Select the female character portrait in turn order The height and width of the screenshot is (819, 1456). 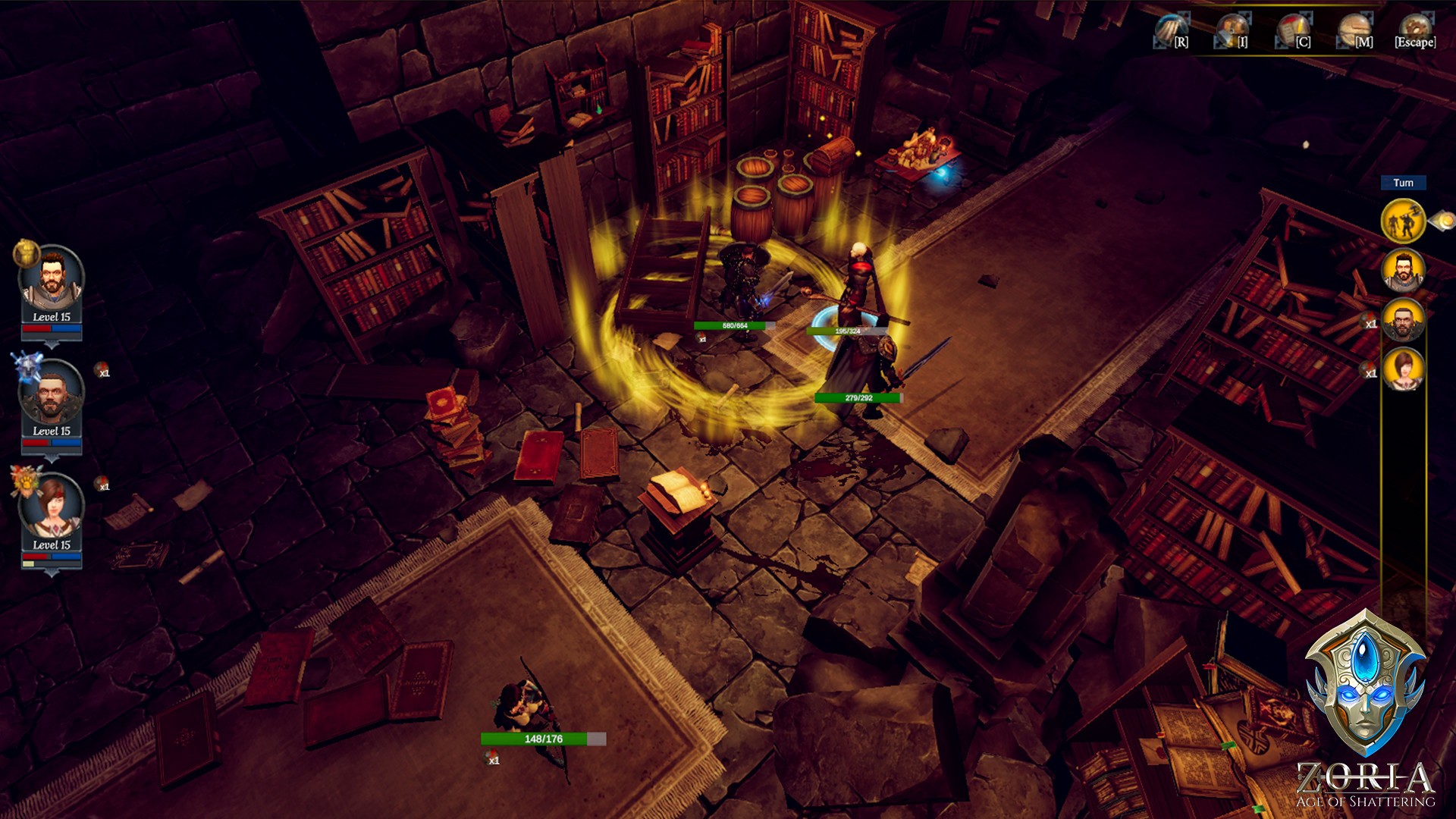[1404, 369]
